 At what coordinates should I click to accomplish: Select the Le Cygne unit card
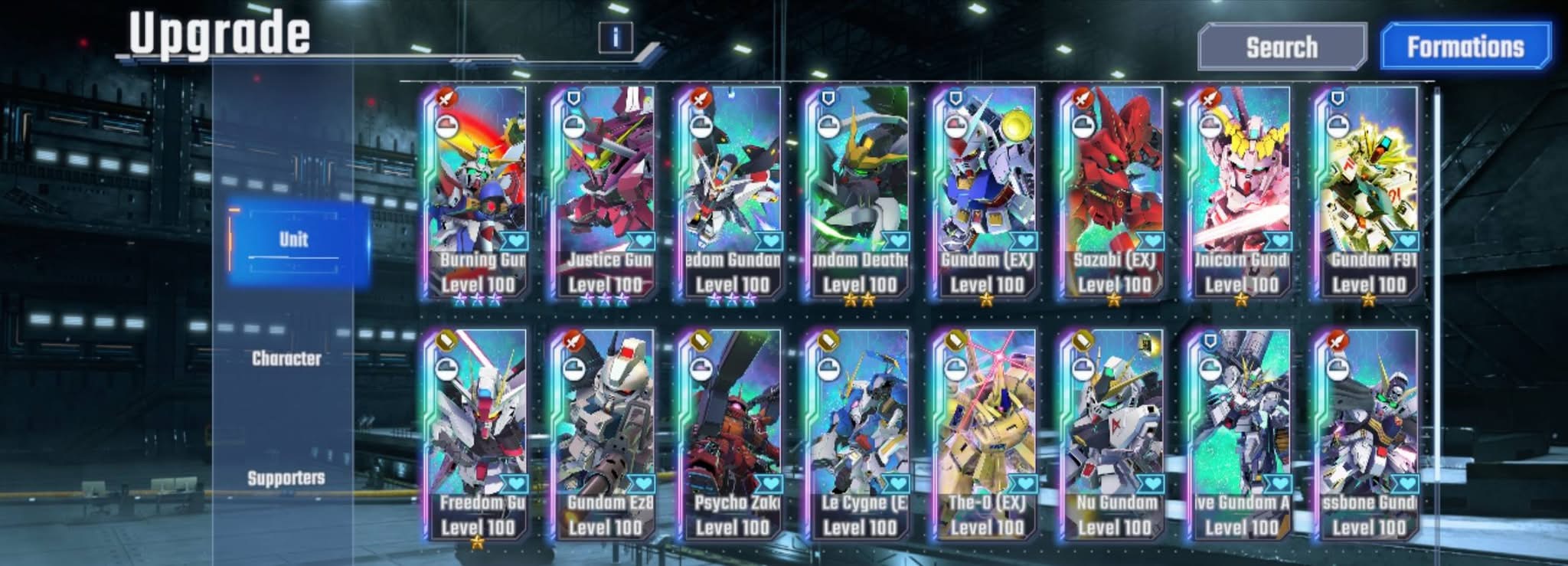pos(859,434)
